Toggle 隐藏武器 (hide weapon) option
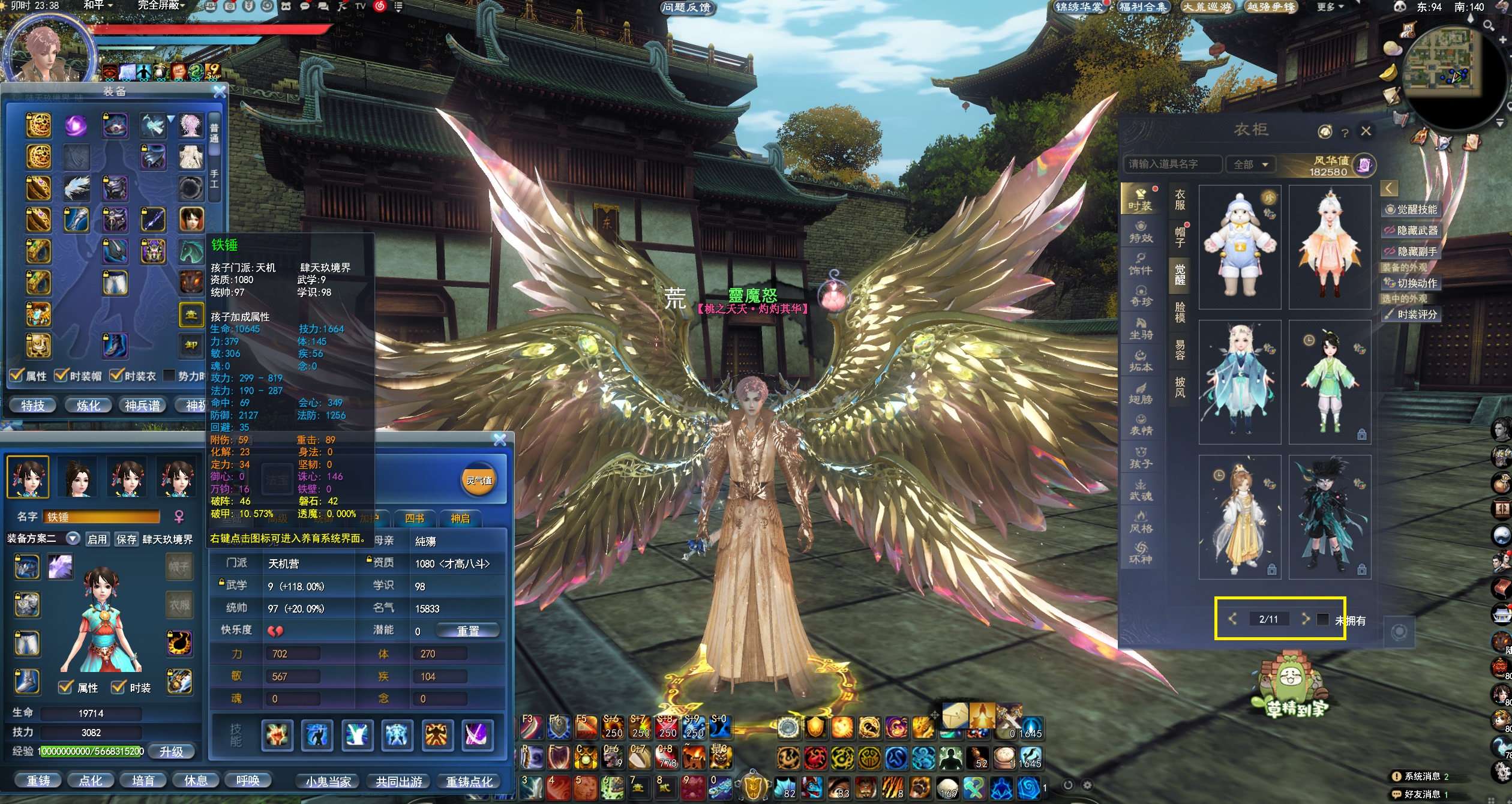The height and width of the screenshot is (804, 1512). (x=1411, y=230)
